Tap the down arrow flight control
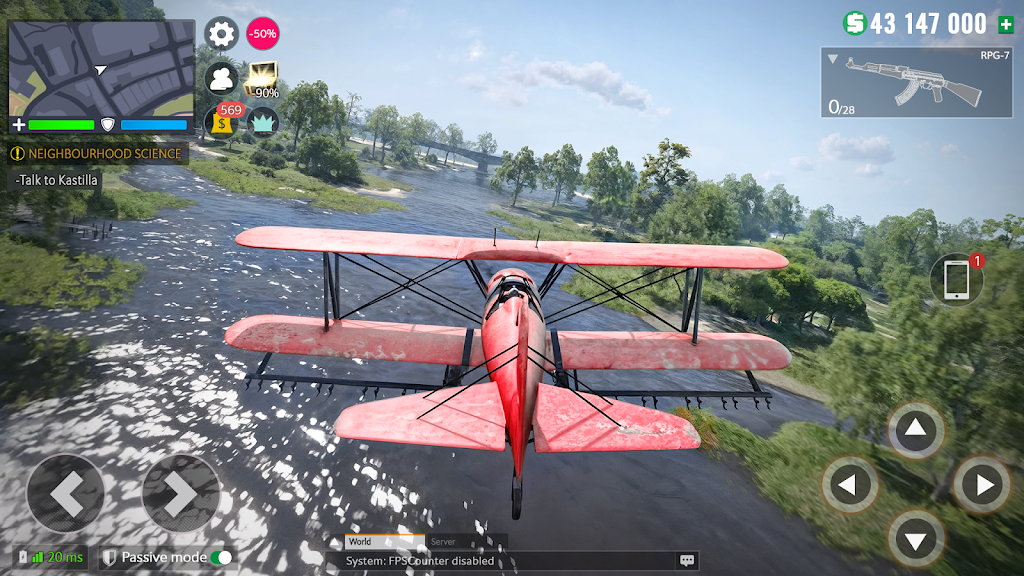The width and height of the screenshot is (1024, 576). [916, 540]
